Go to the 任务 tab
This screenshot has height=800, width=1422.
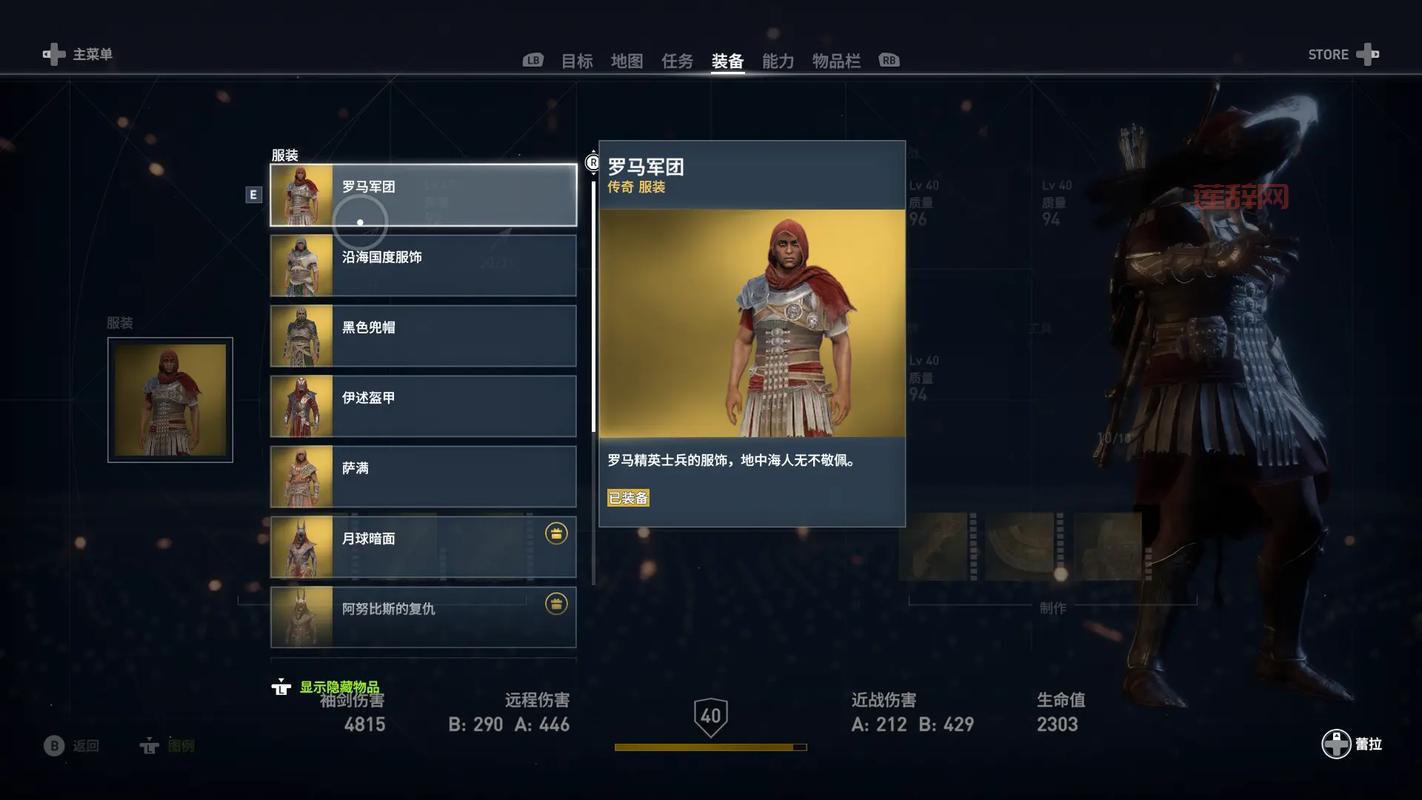(677, 61)
